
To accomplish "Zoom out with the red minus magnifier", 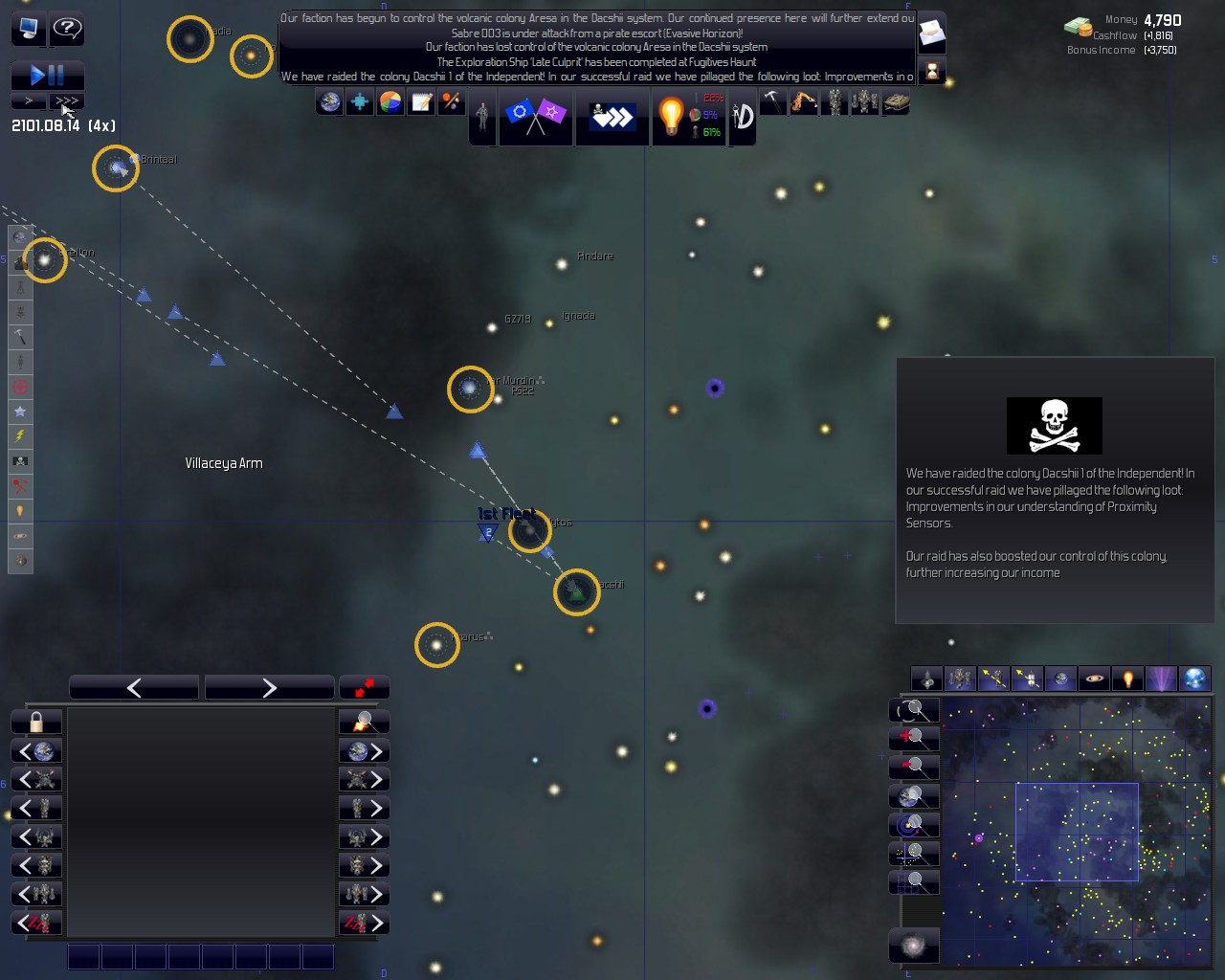I will [x=914, y=767].
